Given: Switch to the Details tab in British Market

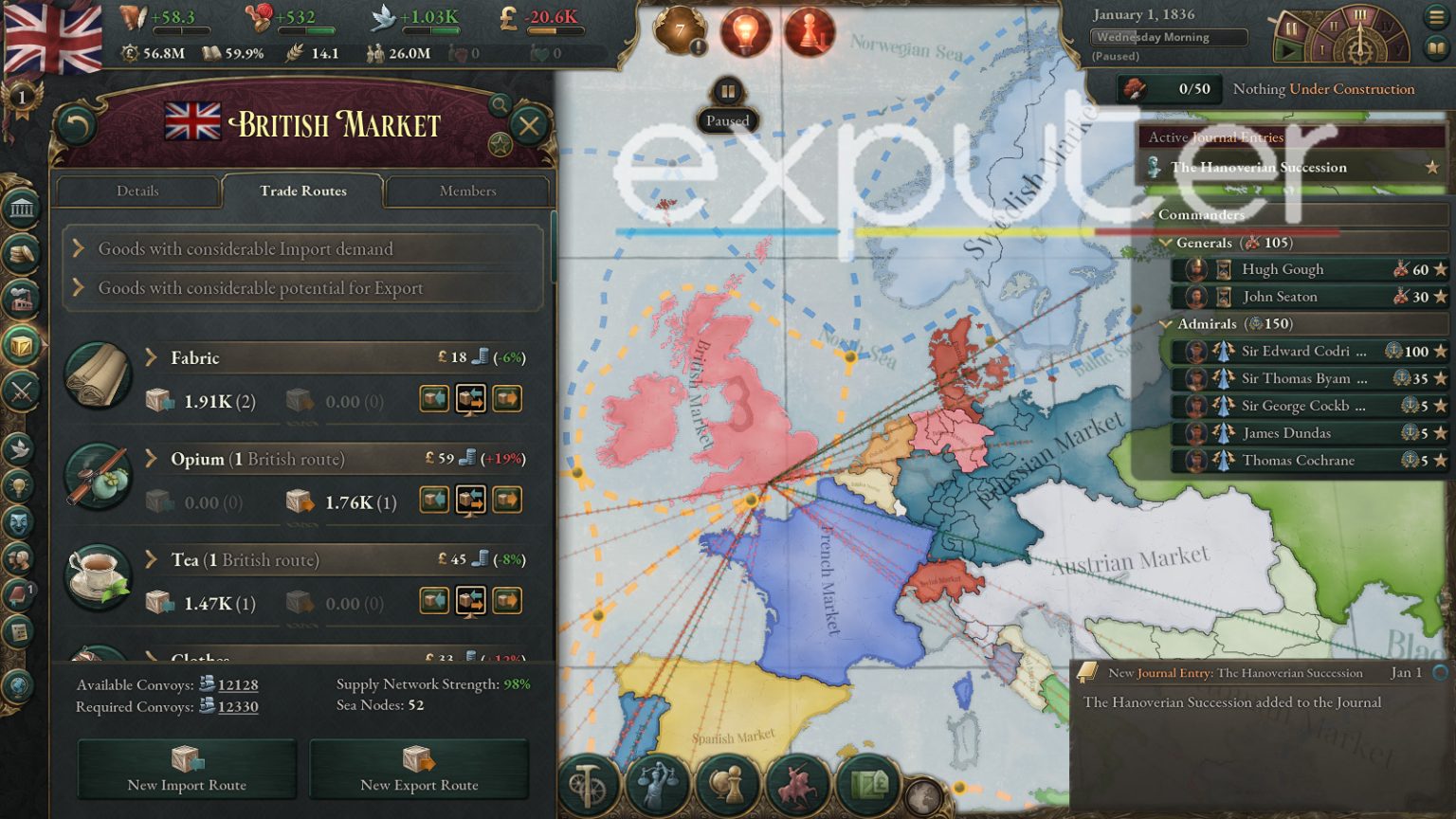Looking at the screenshot, I should [x=137, y=191].
